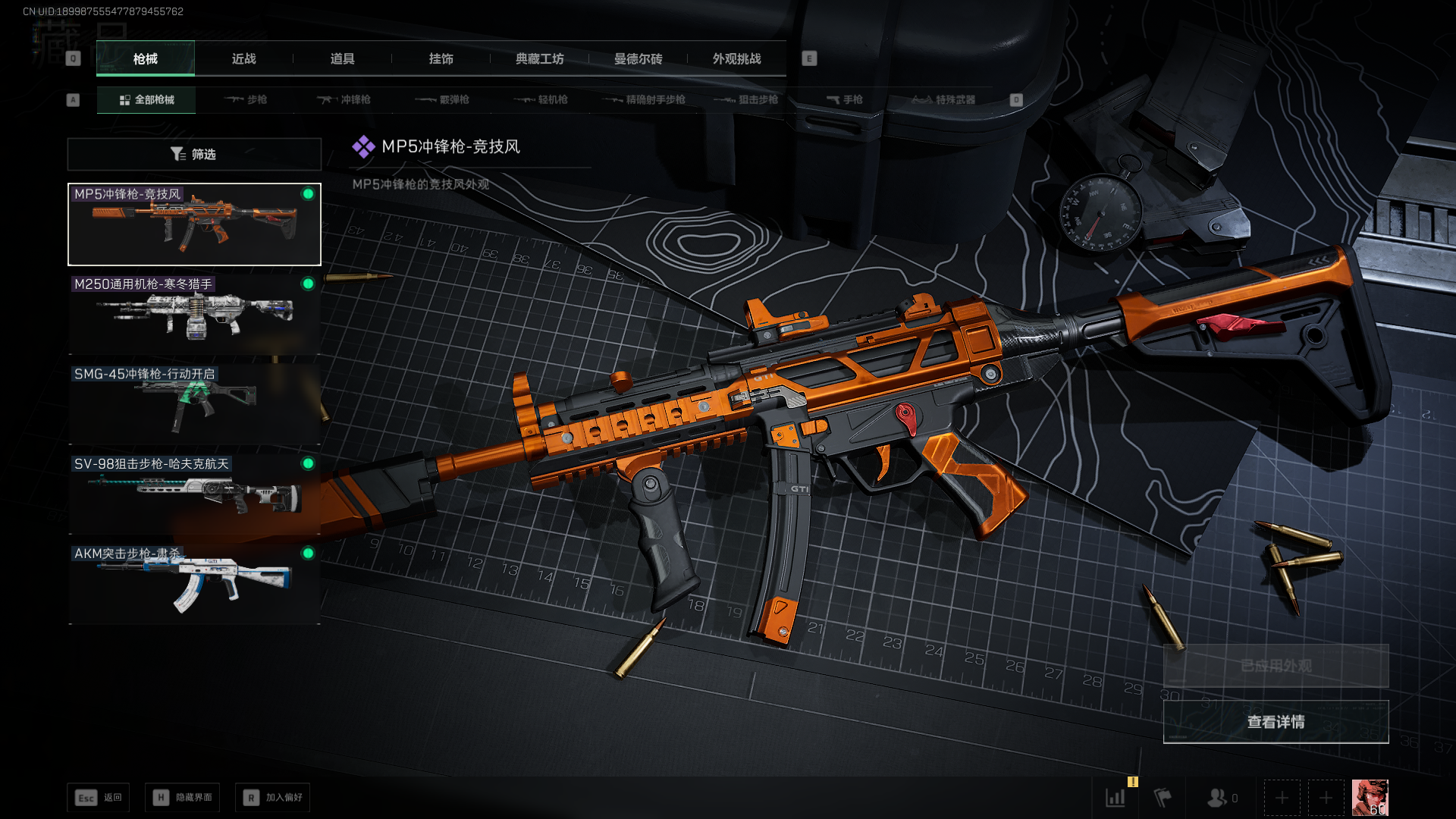The width and height of the screenshot is (1456, 819).
Task: Select the 挂饰 charms tab
Action: pos(441,59)
